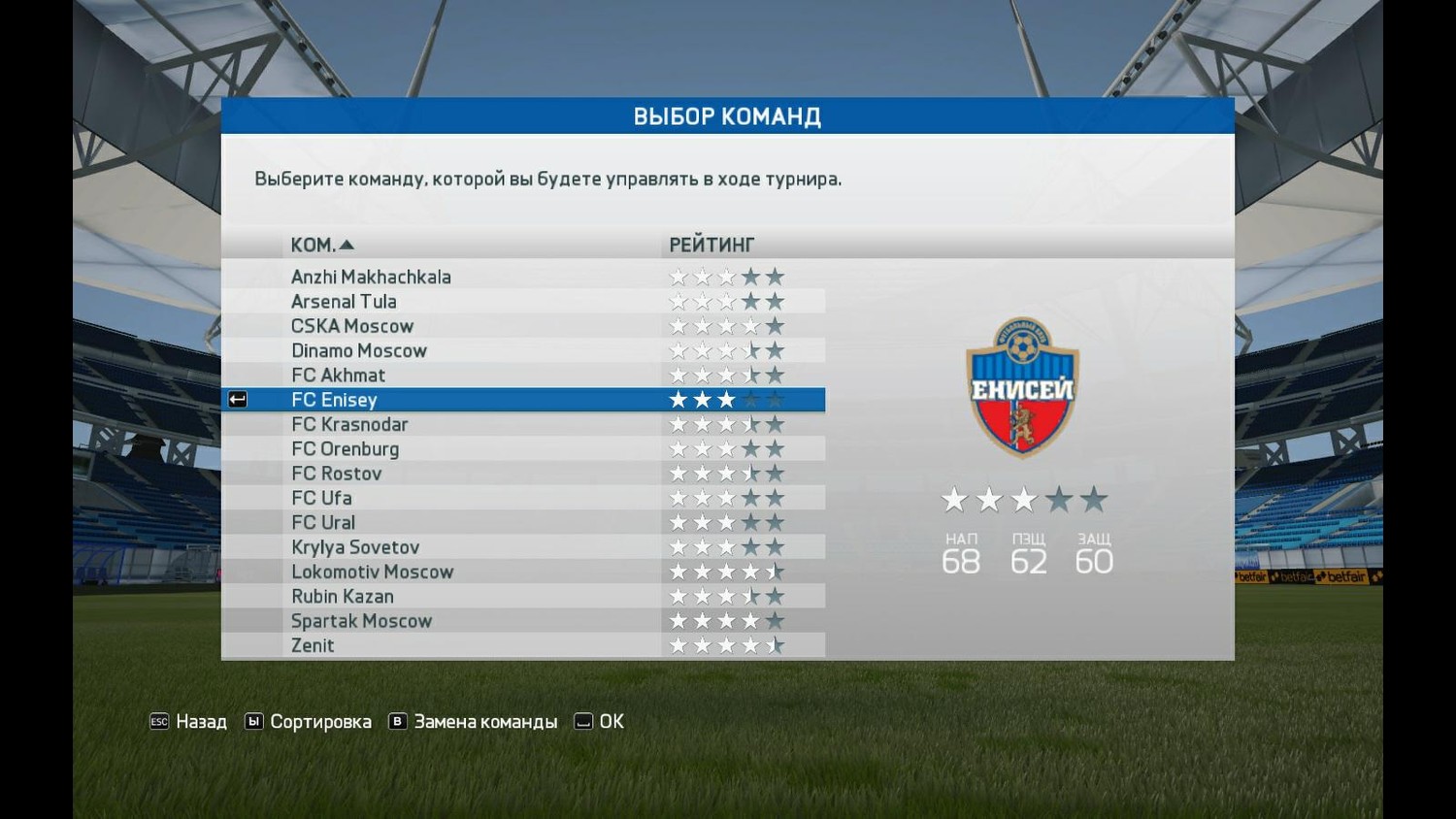
Task: Click the highlighted FC Enisey row
Action: point(334,400)
